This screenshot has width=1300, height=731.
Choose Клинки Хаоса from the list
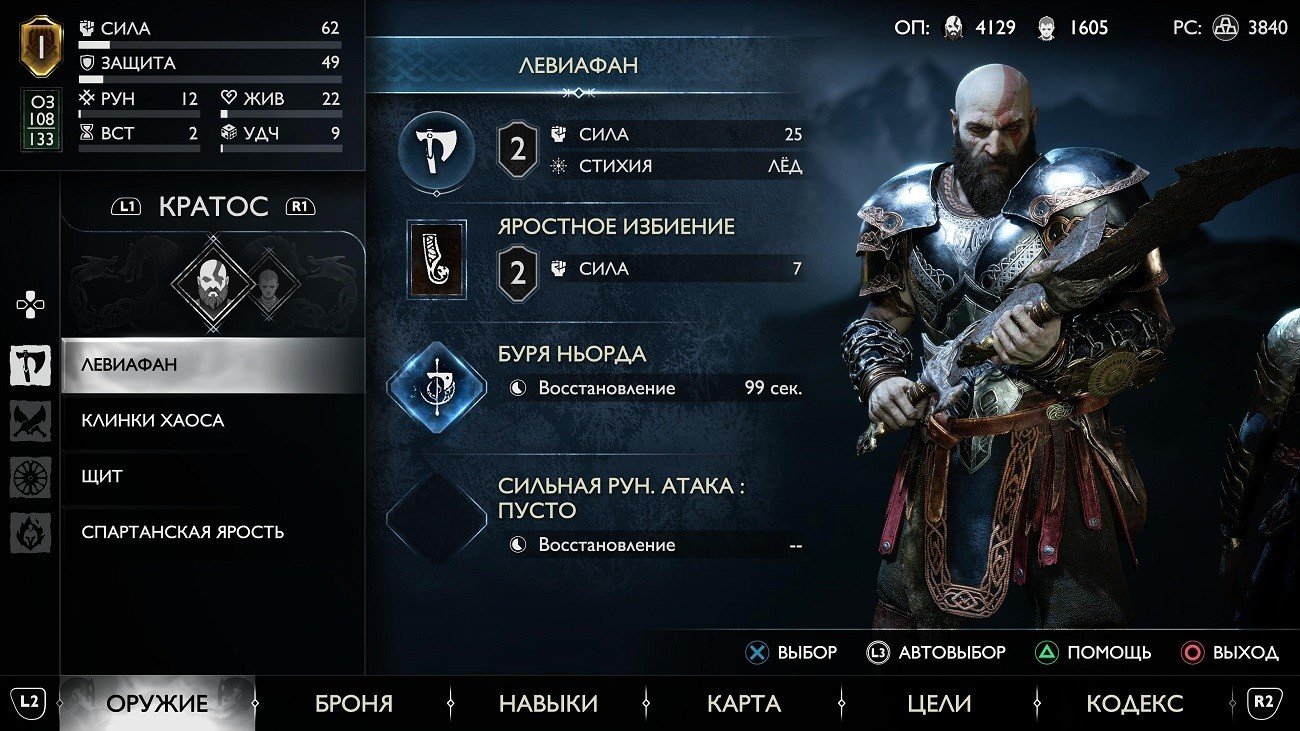point(212,421)
